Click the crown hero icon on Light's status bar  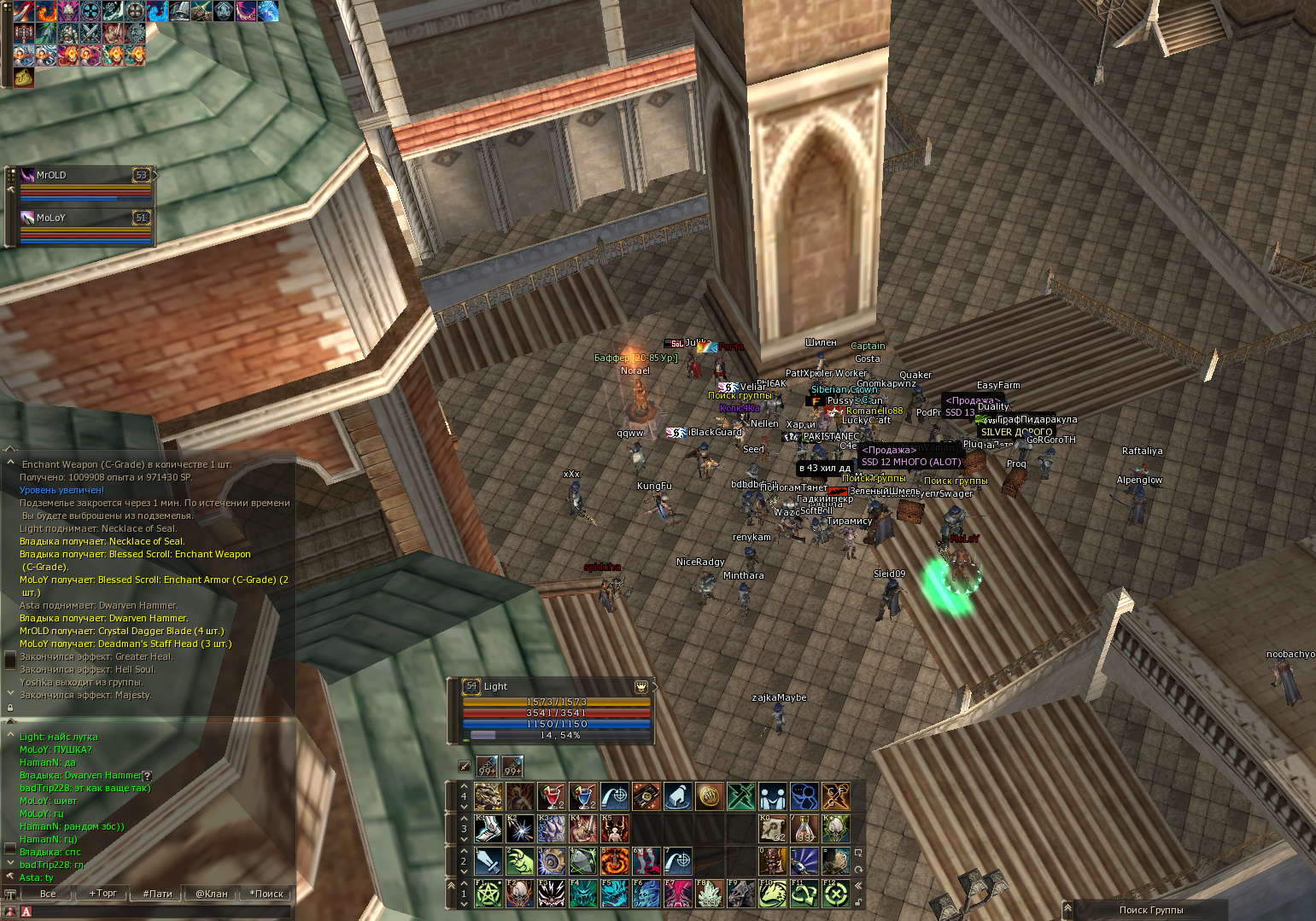(x=641, y=687)
